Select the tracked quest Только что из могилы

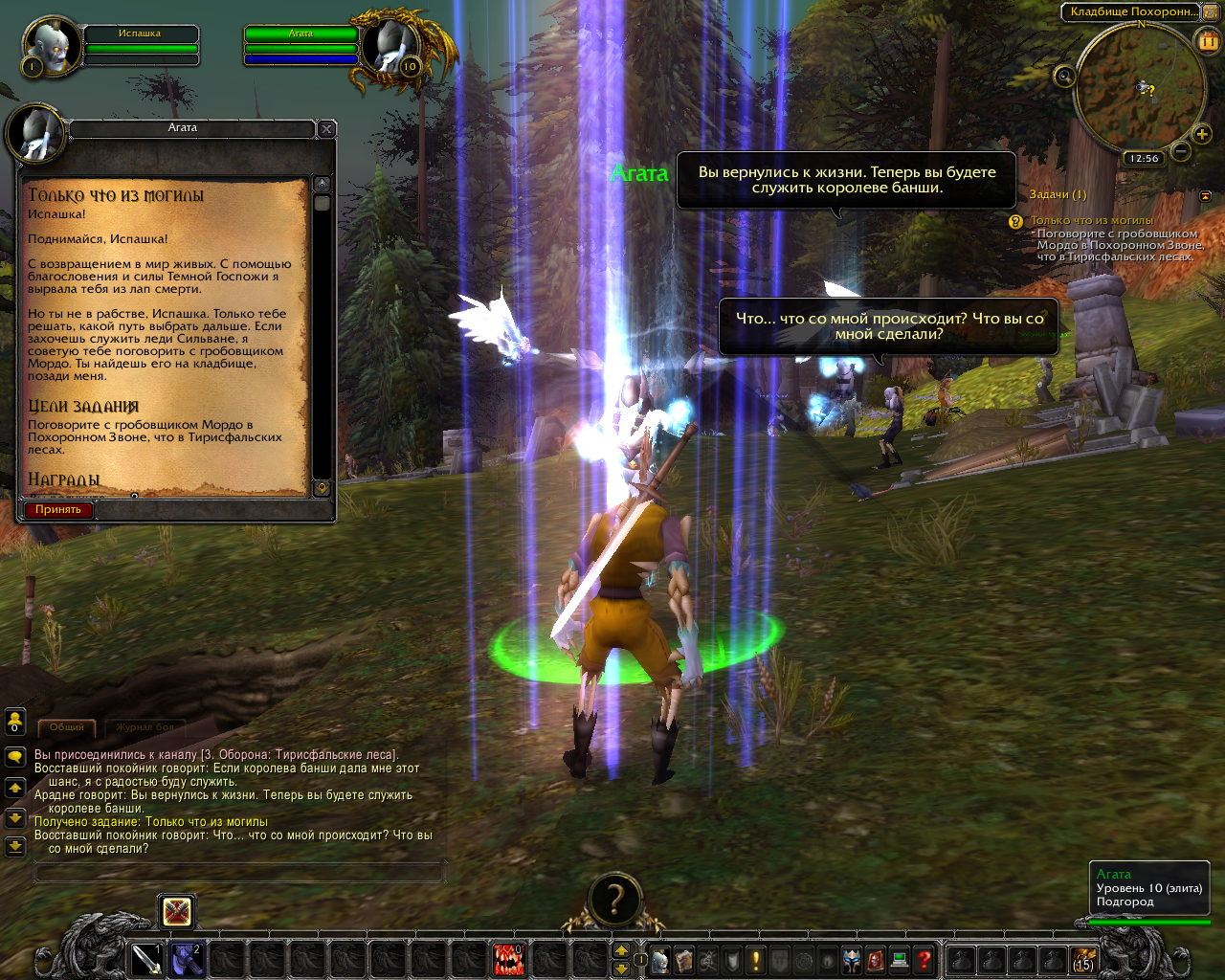pyautogui.click(x=1092, y=220)
